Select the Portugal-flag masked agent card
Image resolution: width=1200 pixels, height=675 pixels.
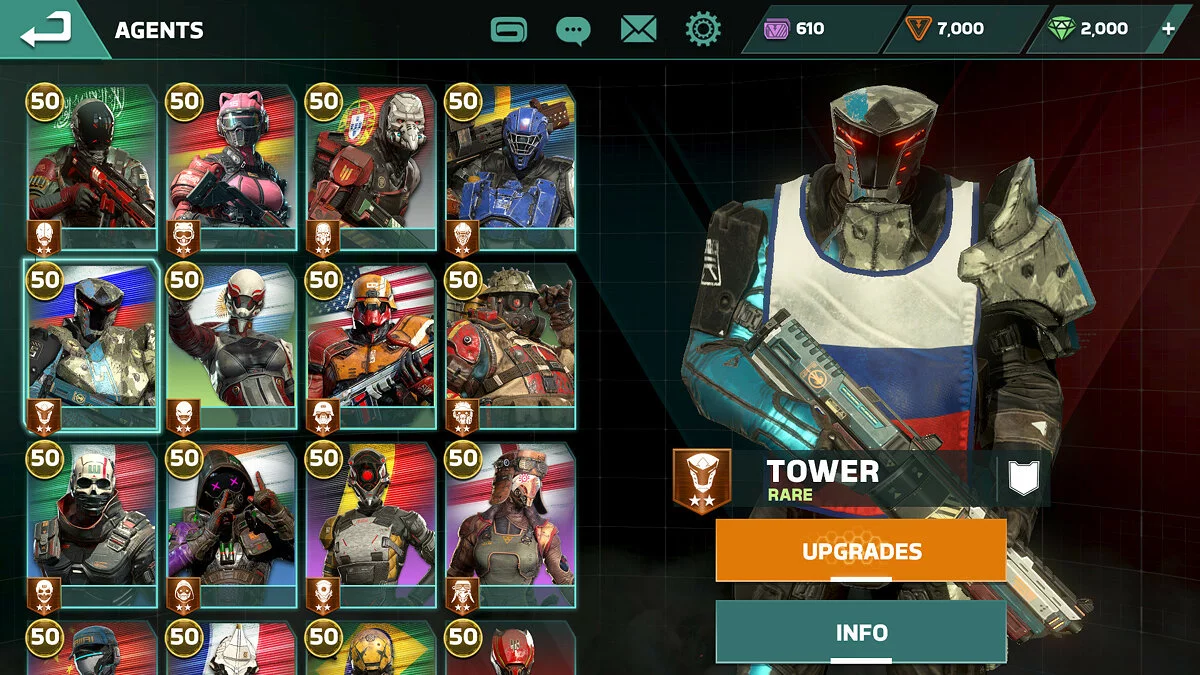371,167
